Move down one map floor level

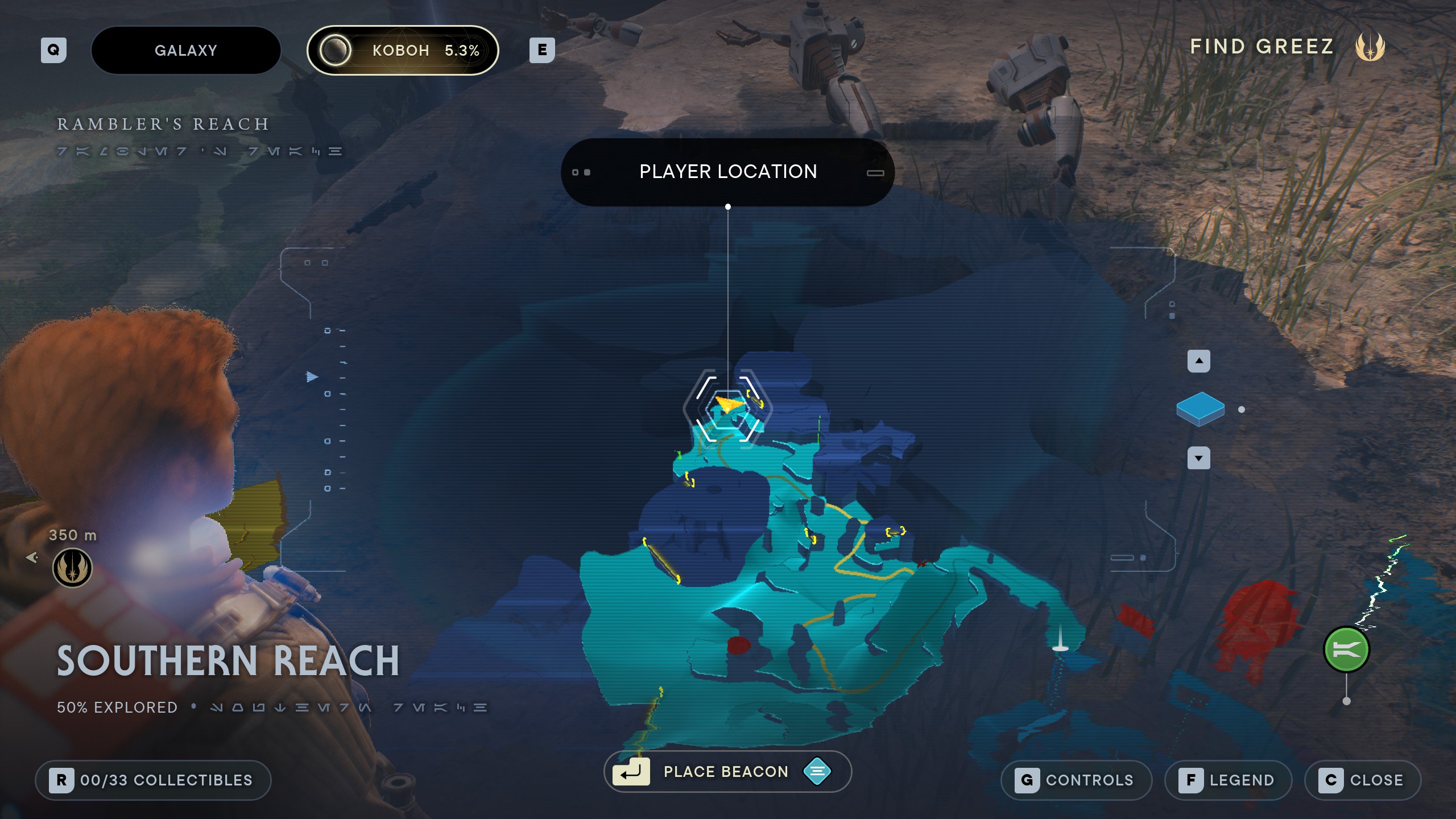click(x=1198, y=458)
